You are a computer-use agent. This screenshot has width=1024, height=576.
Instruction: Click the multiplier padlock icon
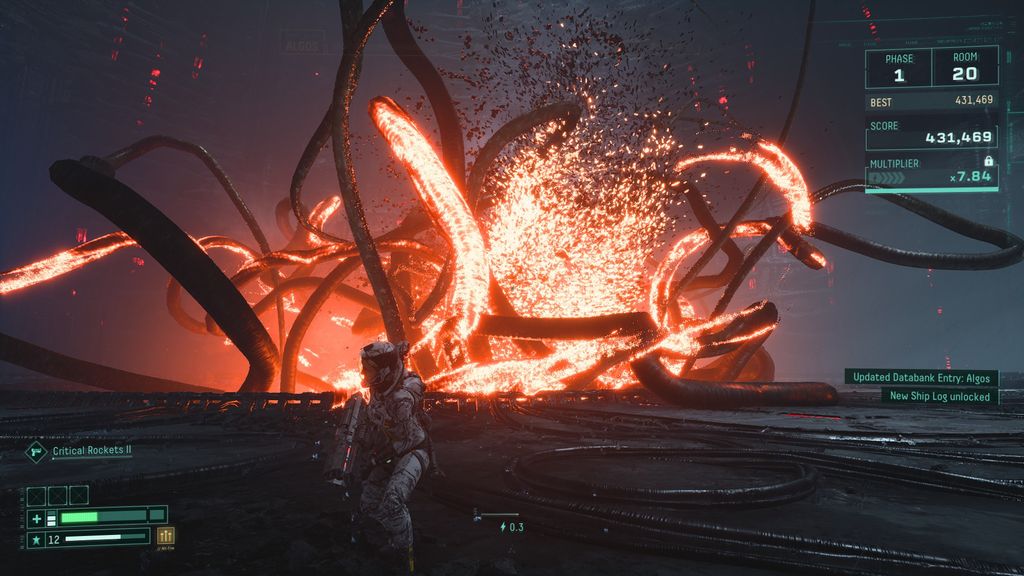(x=988, y=160)
